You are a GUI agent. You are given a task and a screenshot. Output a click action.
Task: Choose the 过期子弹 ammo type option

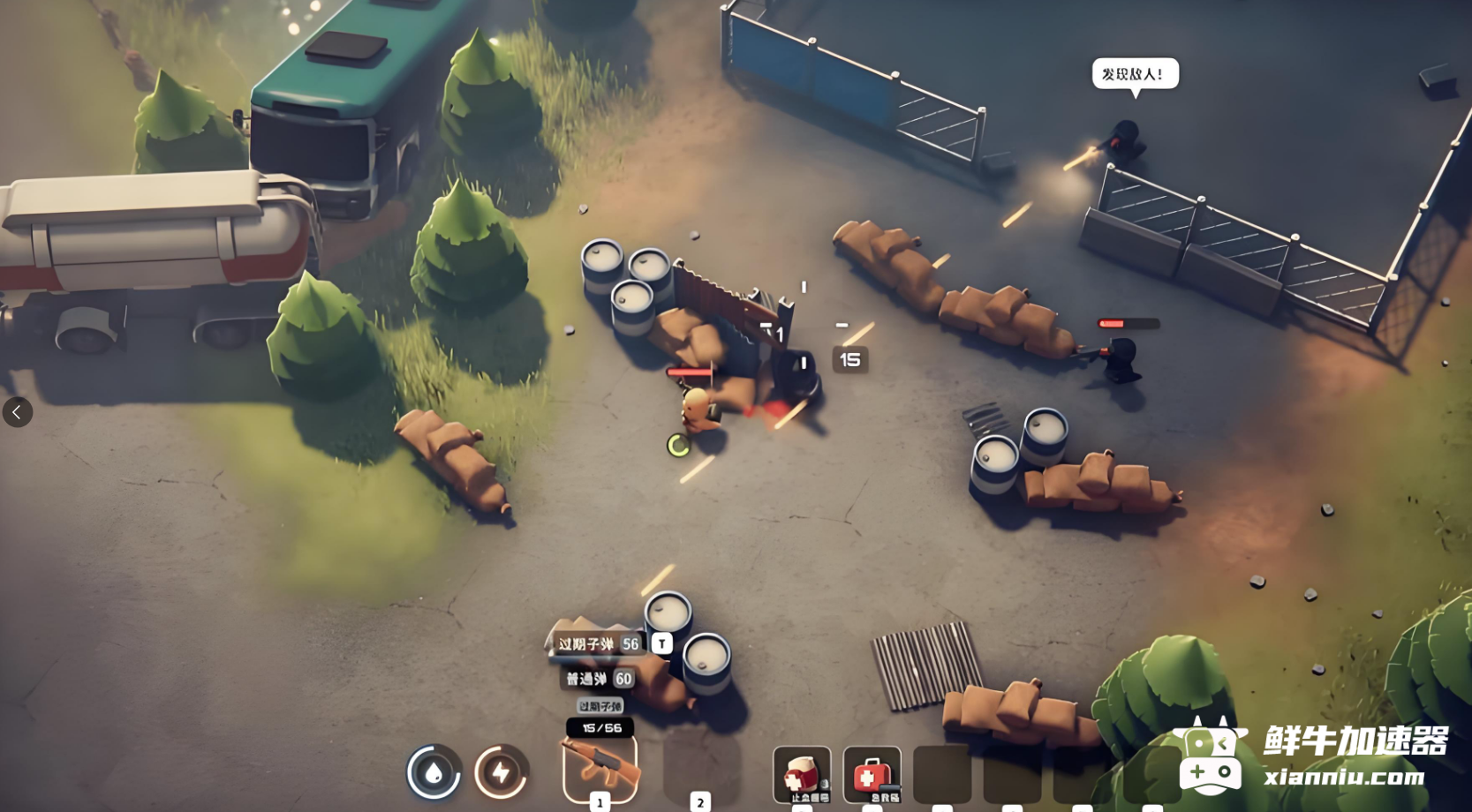coord(598,644)
